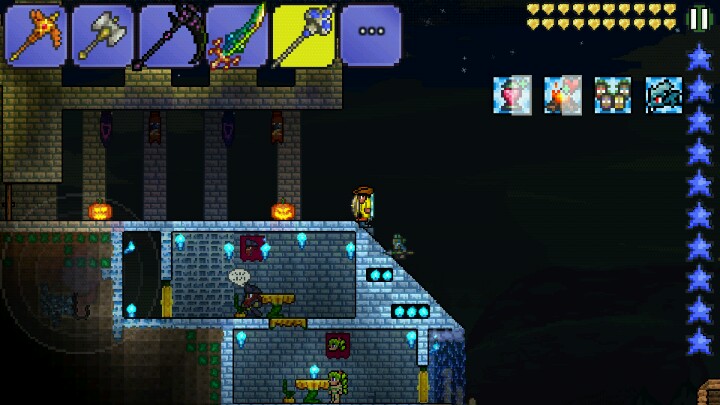Screen dimensions: 720x405
Task: Pause the game
Action: tap(698, 18)
